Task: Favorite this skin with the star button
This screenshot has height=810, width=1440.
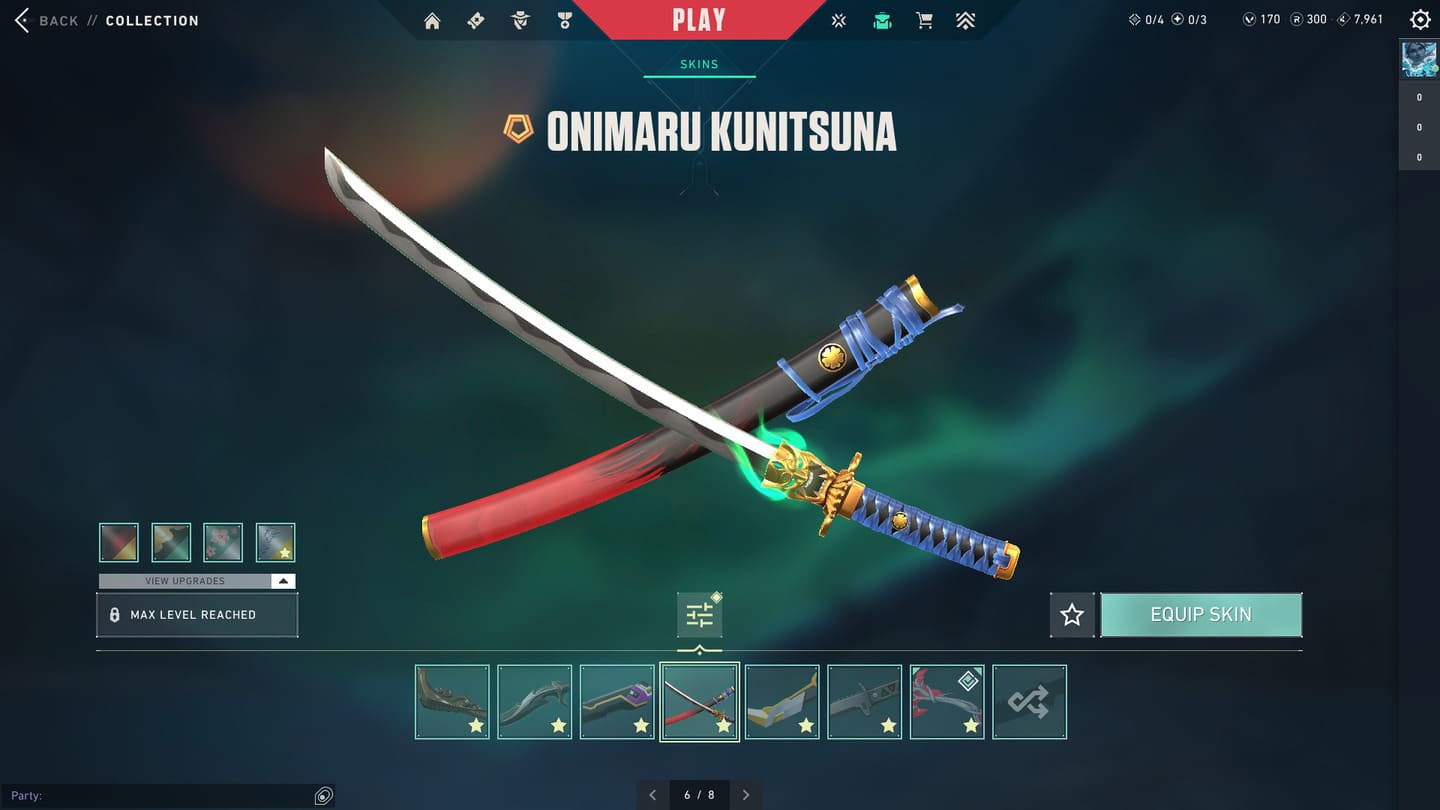Action: [x=1072, y=615]
